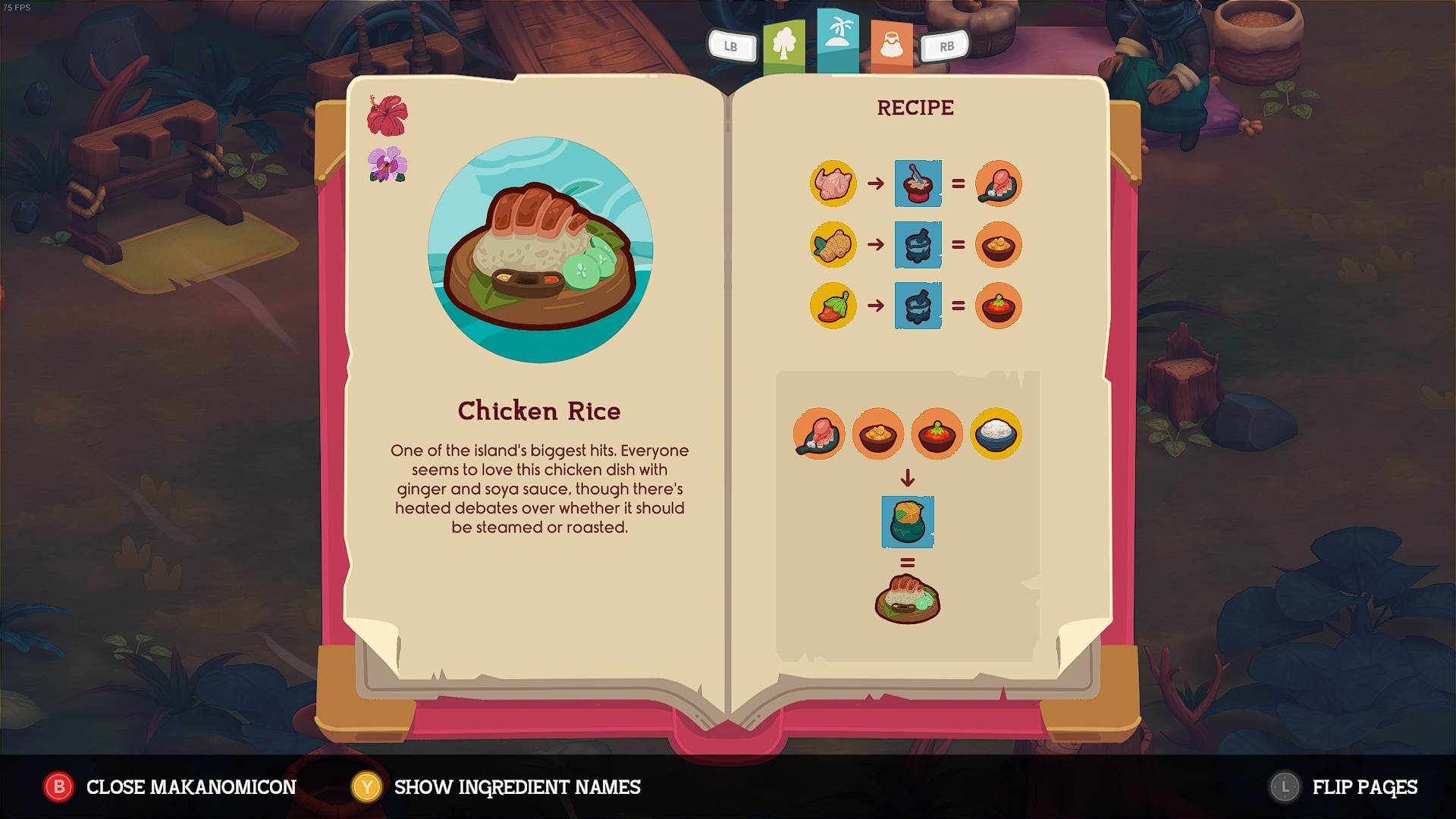Select the green clay cooking pot icon
Screen dimensions: 1456x819
pos(908,522)
